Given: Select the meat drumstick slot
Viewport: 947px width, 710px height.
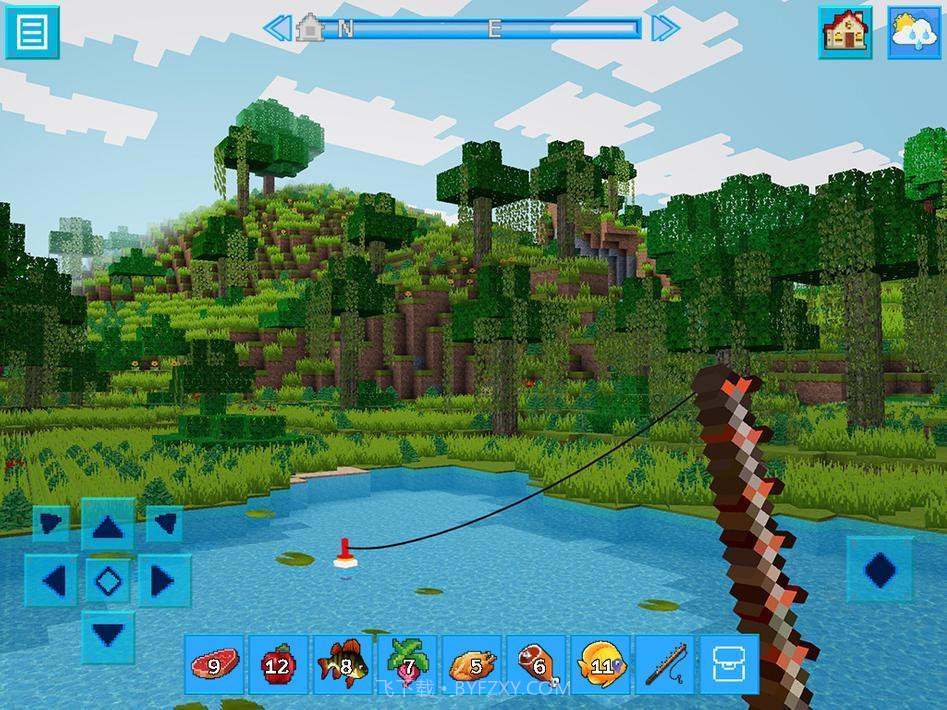Looking at the screenshot, I should click(x=535, y=664).
